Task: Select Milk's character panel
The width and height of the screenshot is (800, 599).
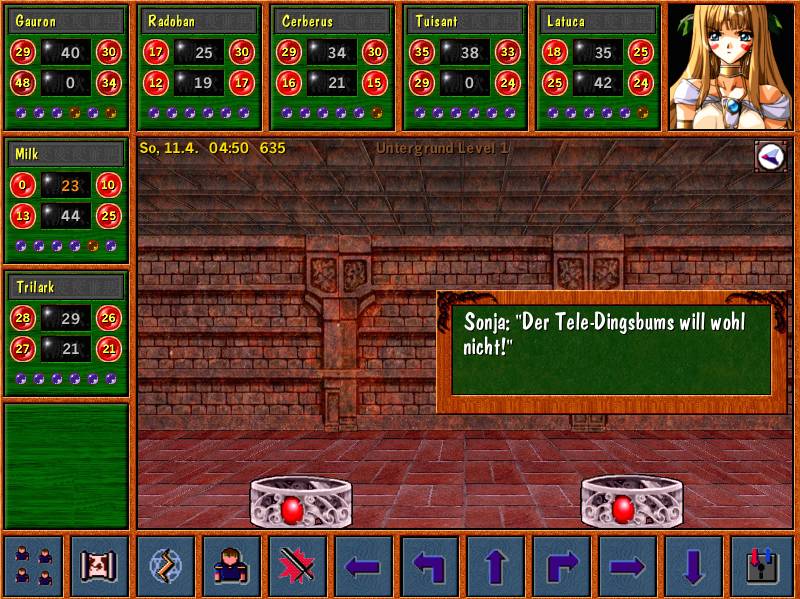Action: (x=67, y=201)
